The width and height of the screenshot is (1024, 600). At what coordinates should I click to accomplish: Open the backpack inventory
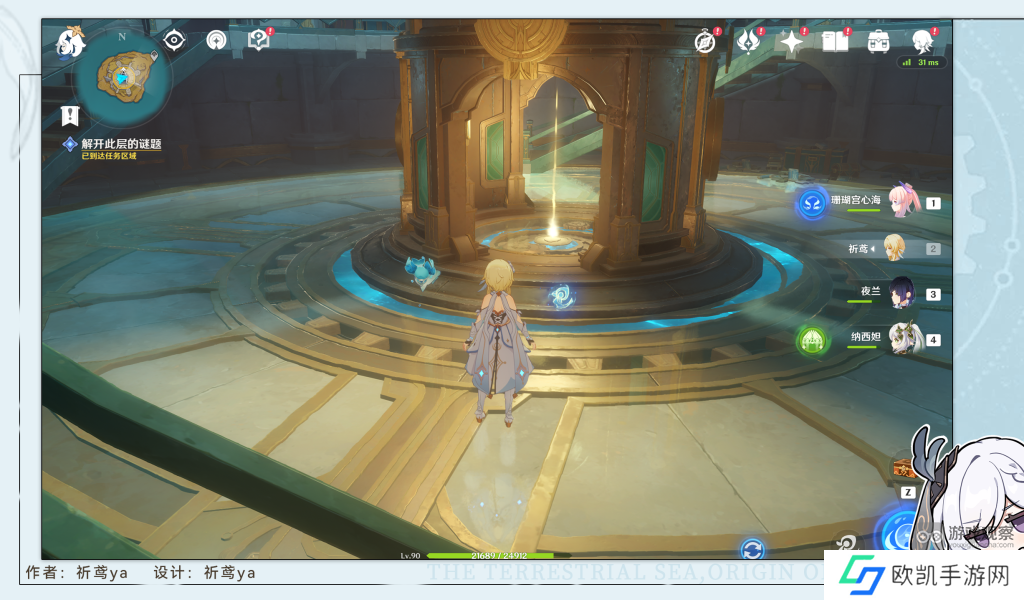879,42
